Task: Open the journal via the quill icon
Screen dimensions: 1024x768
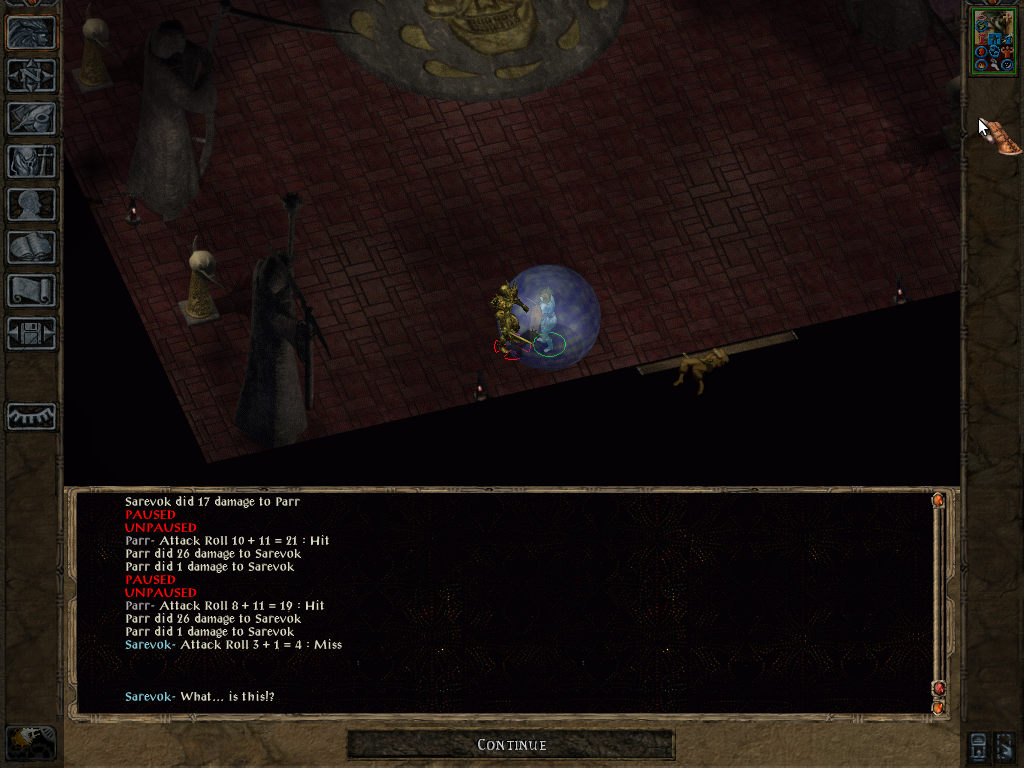Action: (31, 119)
